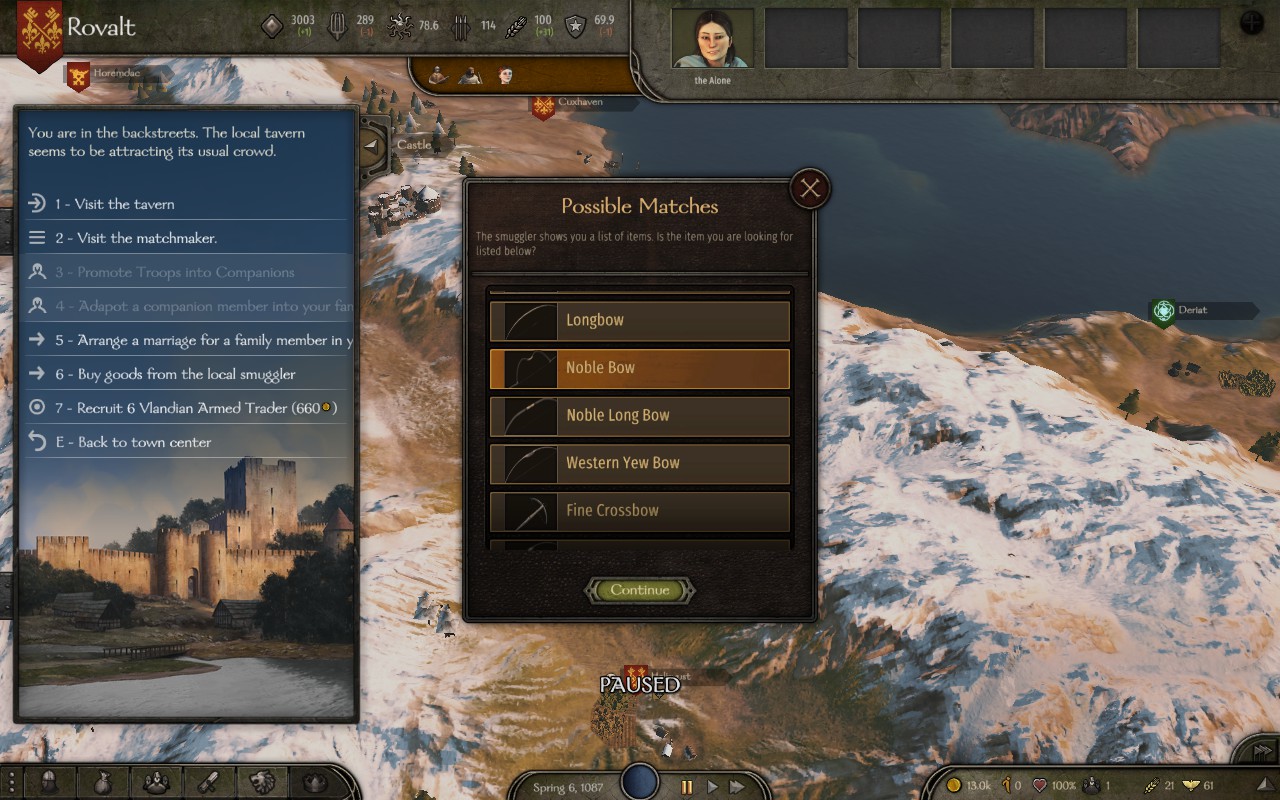Choose Fine Crossbow from the matches
The height and width of the screenshot is (800, 1280).
pos(640,511)
